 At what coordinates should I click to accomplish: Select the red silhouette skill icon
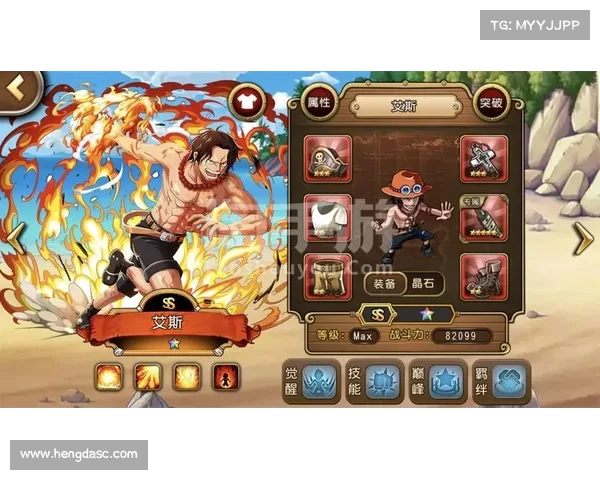coord(226,376)
